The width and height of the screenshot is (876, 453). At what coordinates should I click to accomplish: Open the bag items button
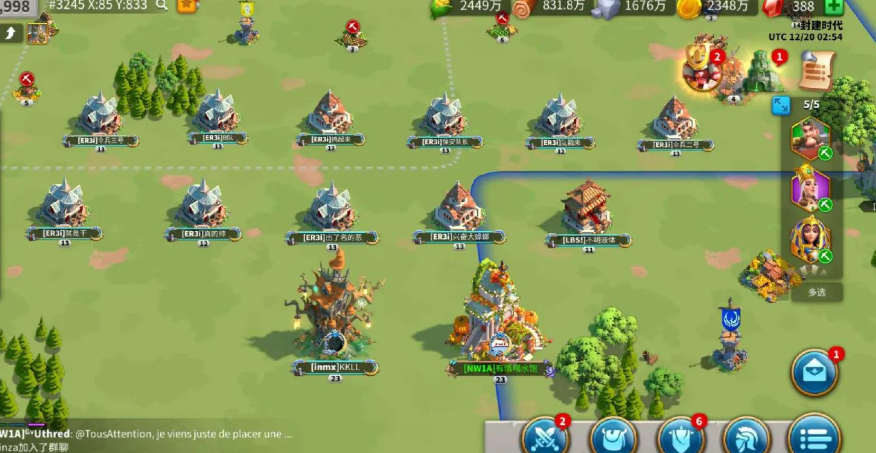614,437
